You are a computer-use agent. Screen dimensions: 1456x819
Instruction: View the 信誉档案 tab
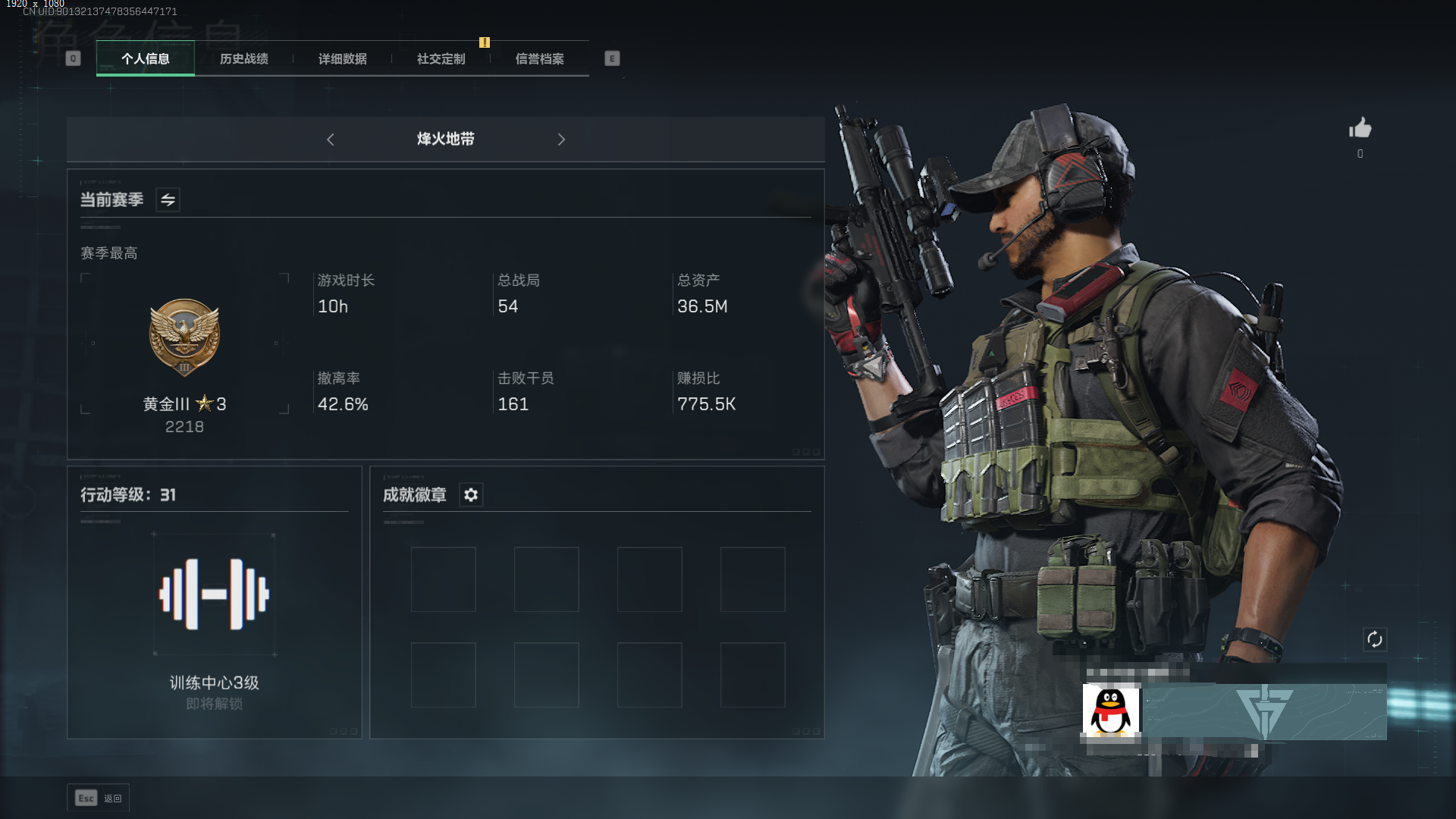[x=539, y=58]
